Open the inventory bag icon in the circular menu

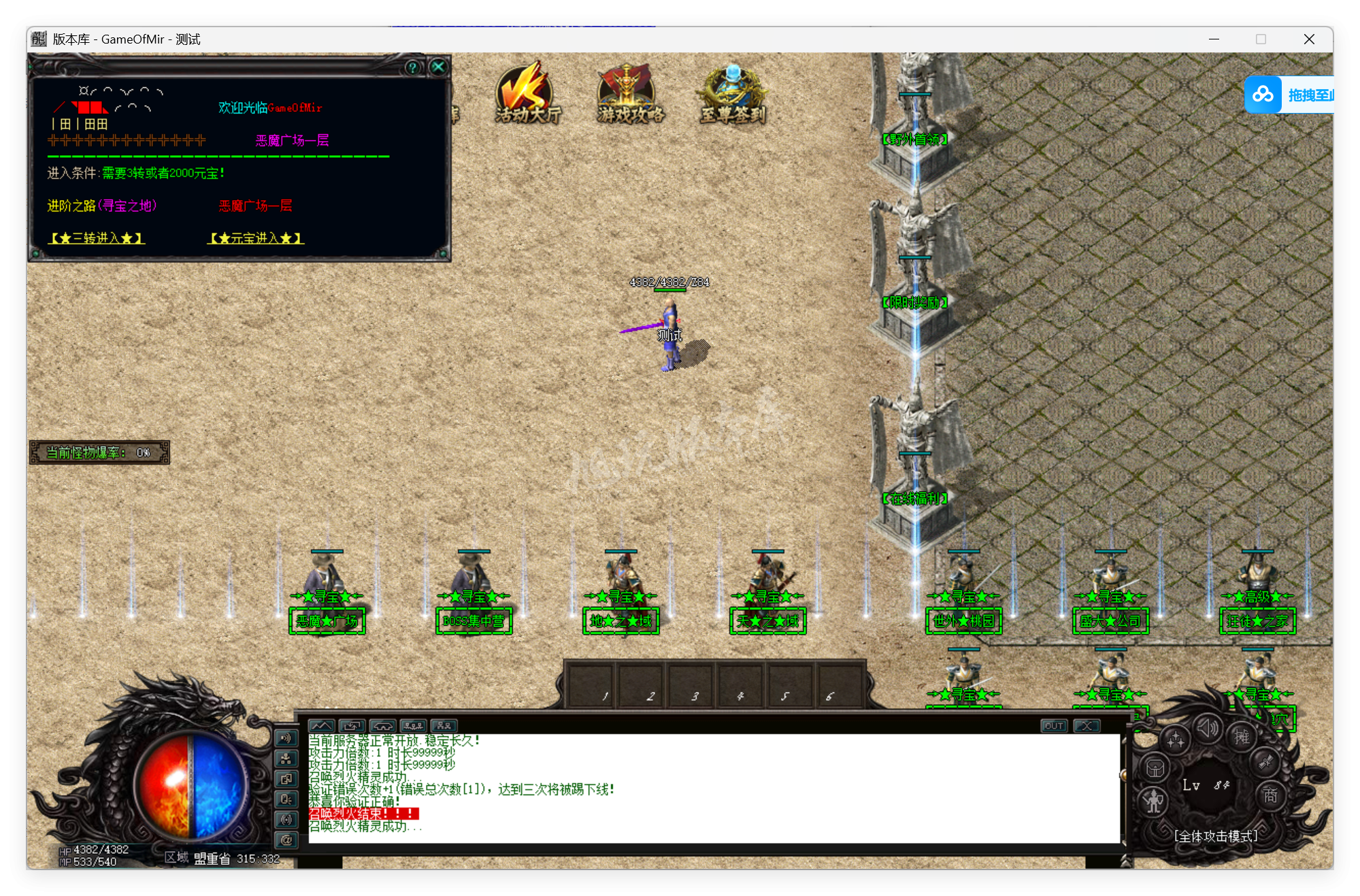(1155, 769)
